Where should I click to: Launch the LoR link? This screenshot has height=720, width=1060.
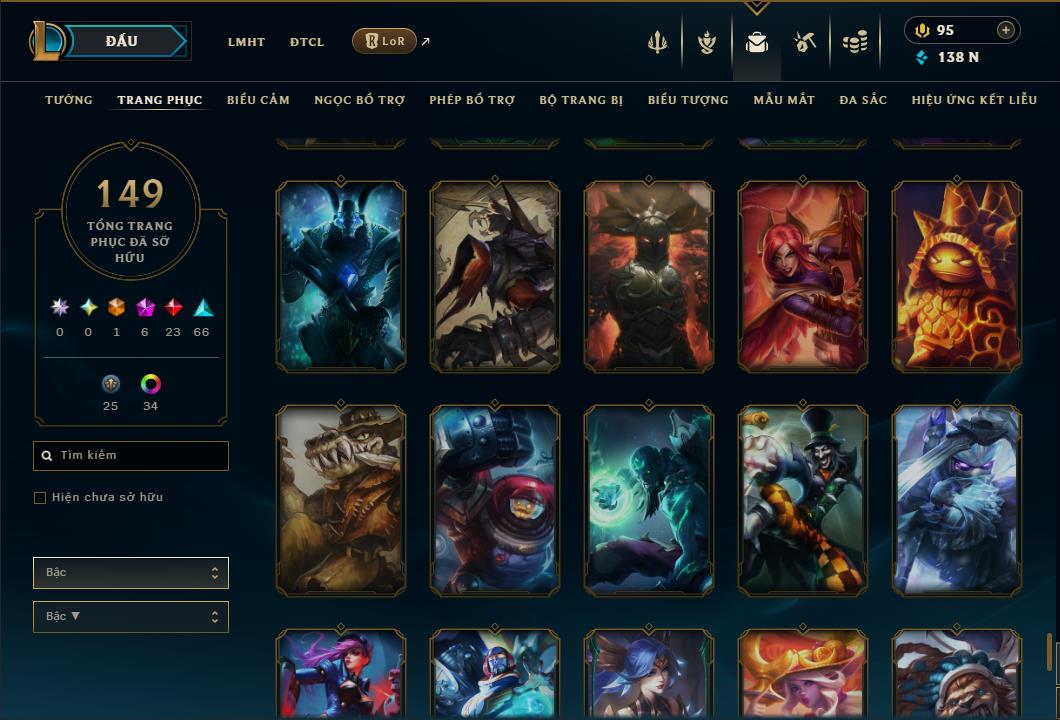coord(385,41)
